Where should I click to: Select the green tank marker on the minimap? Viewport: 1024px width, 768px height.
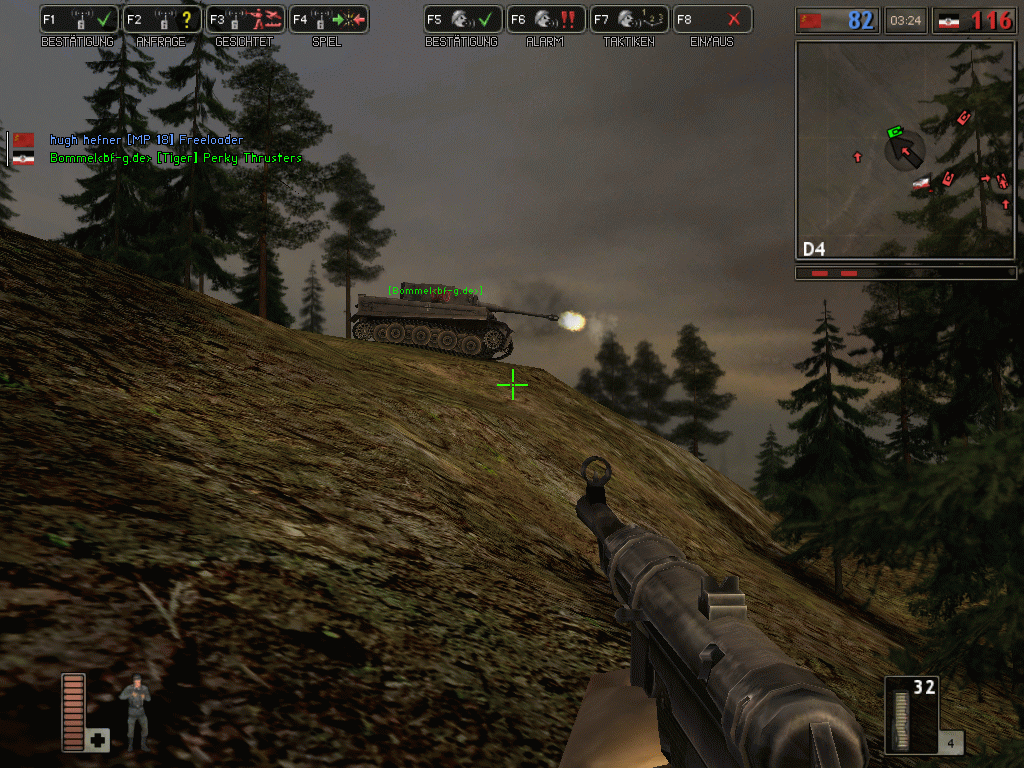coord(895,132)
